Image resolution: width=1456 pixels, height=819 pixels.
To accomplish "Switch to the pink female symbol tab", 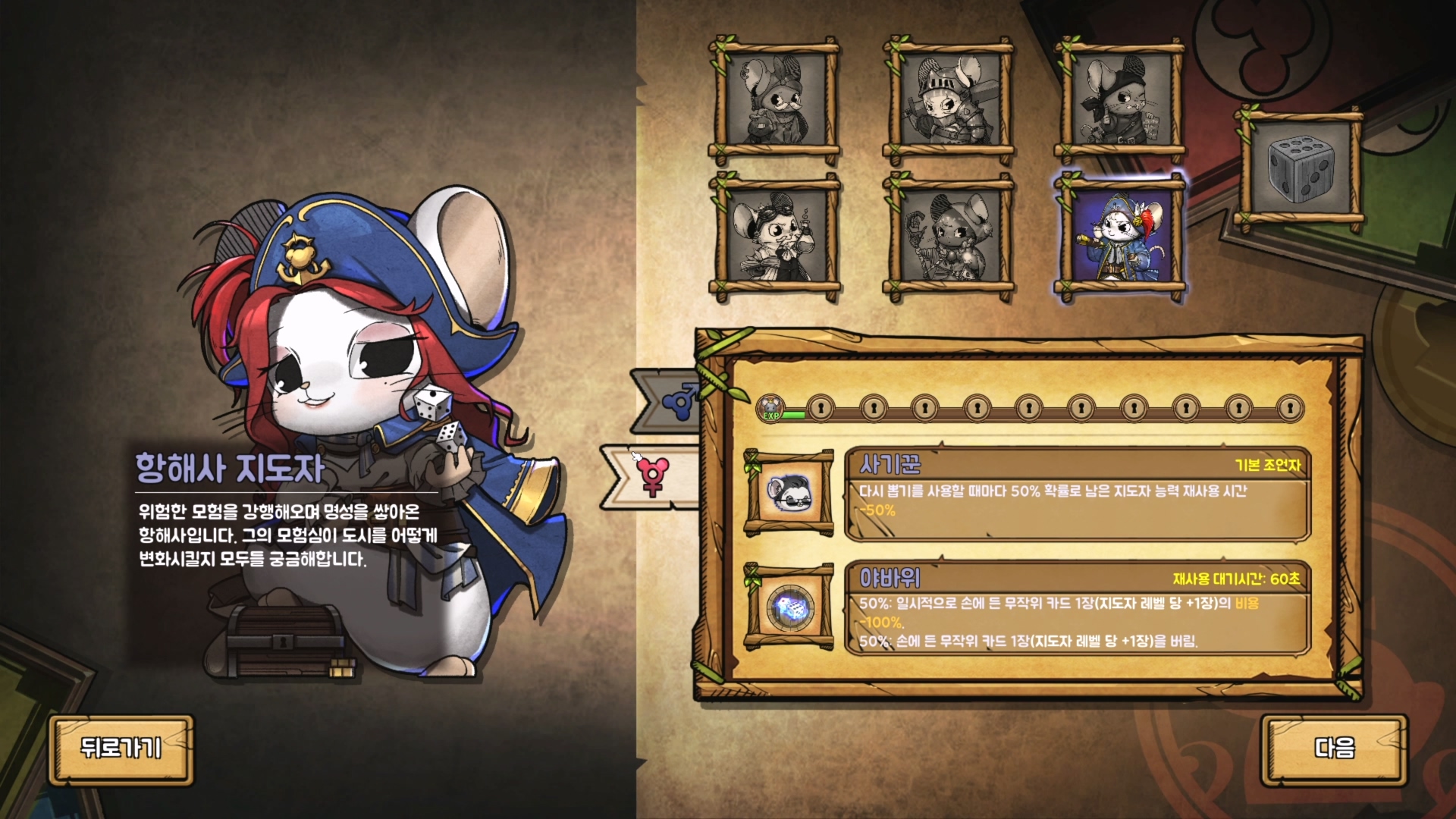I will (x=654, y=477).
